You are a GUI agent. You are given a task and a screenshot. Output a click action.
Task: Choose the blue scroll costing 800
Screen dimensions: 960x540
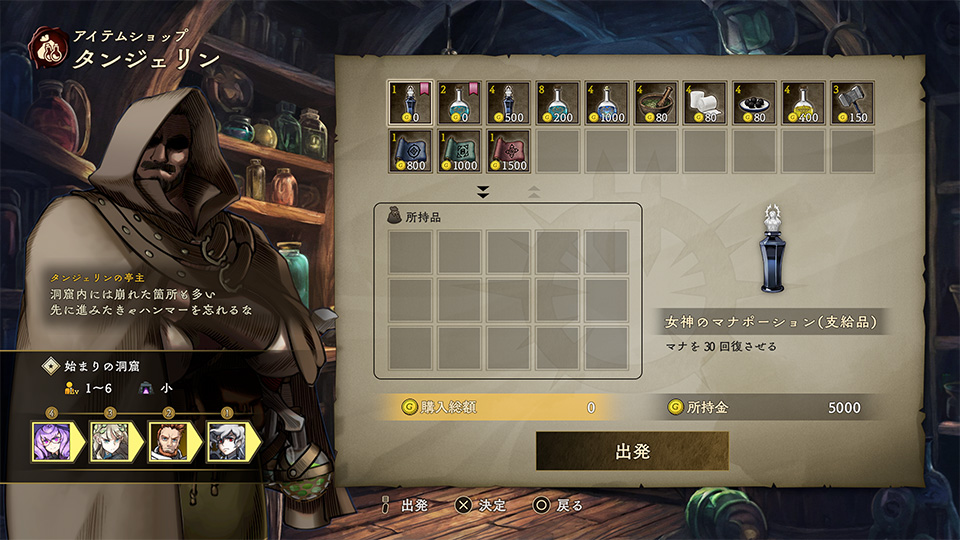(409, 151)
